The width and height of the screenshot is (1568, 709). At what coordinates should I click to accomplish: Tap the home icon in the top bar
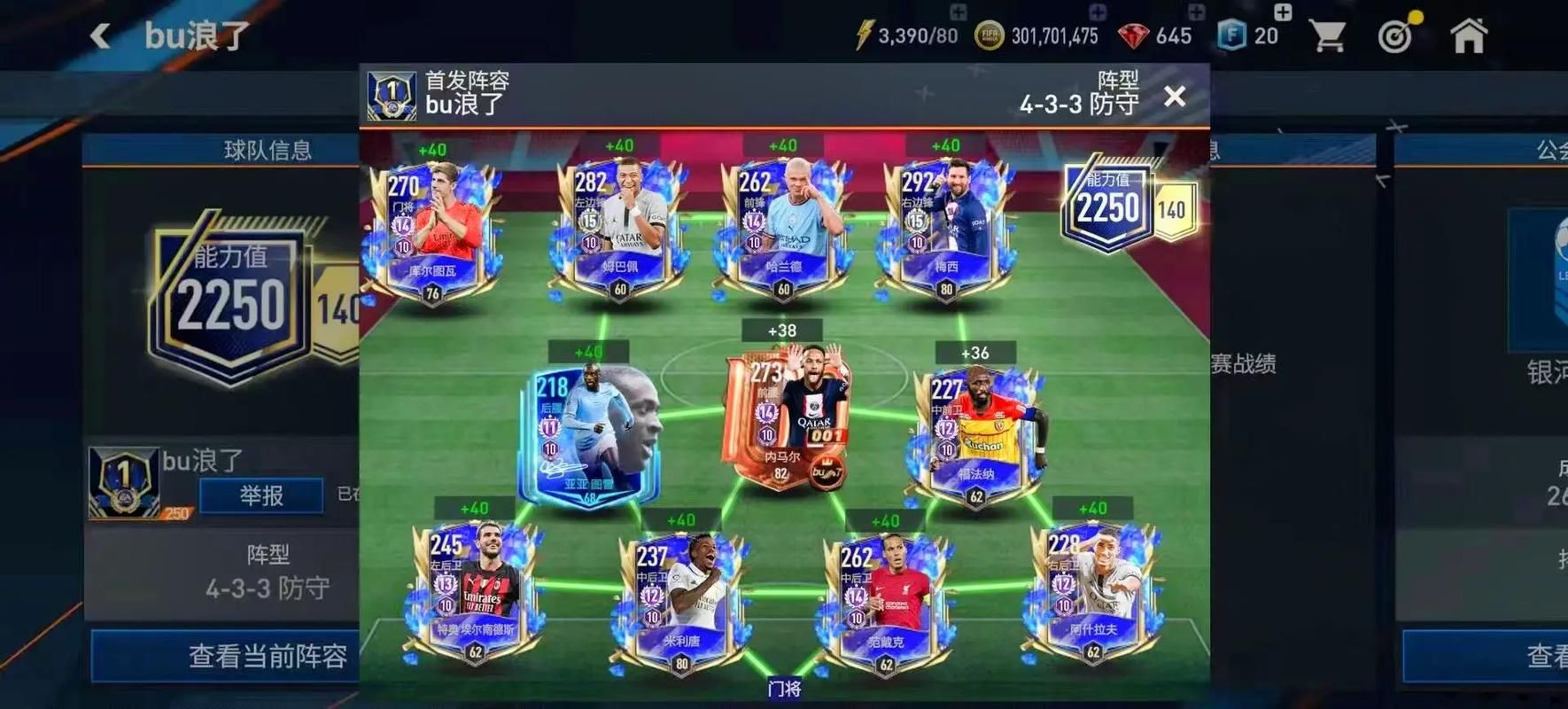[1470, 35]
